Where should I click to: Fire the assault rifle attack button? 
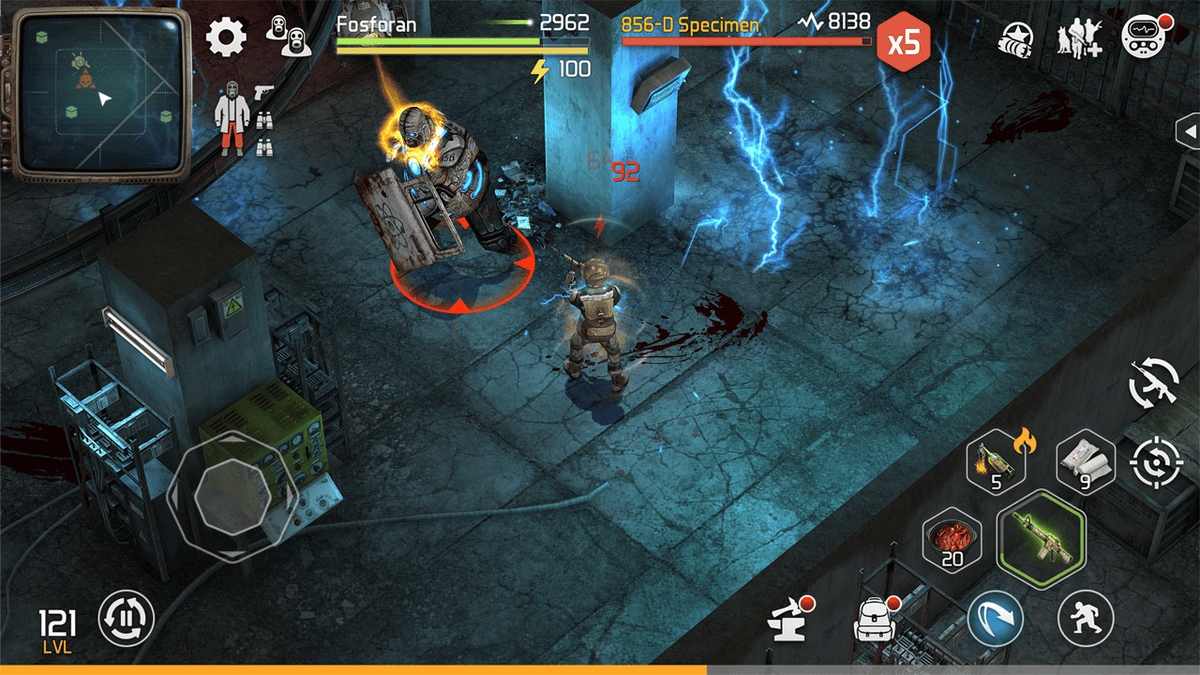1041,538
